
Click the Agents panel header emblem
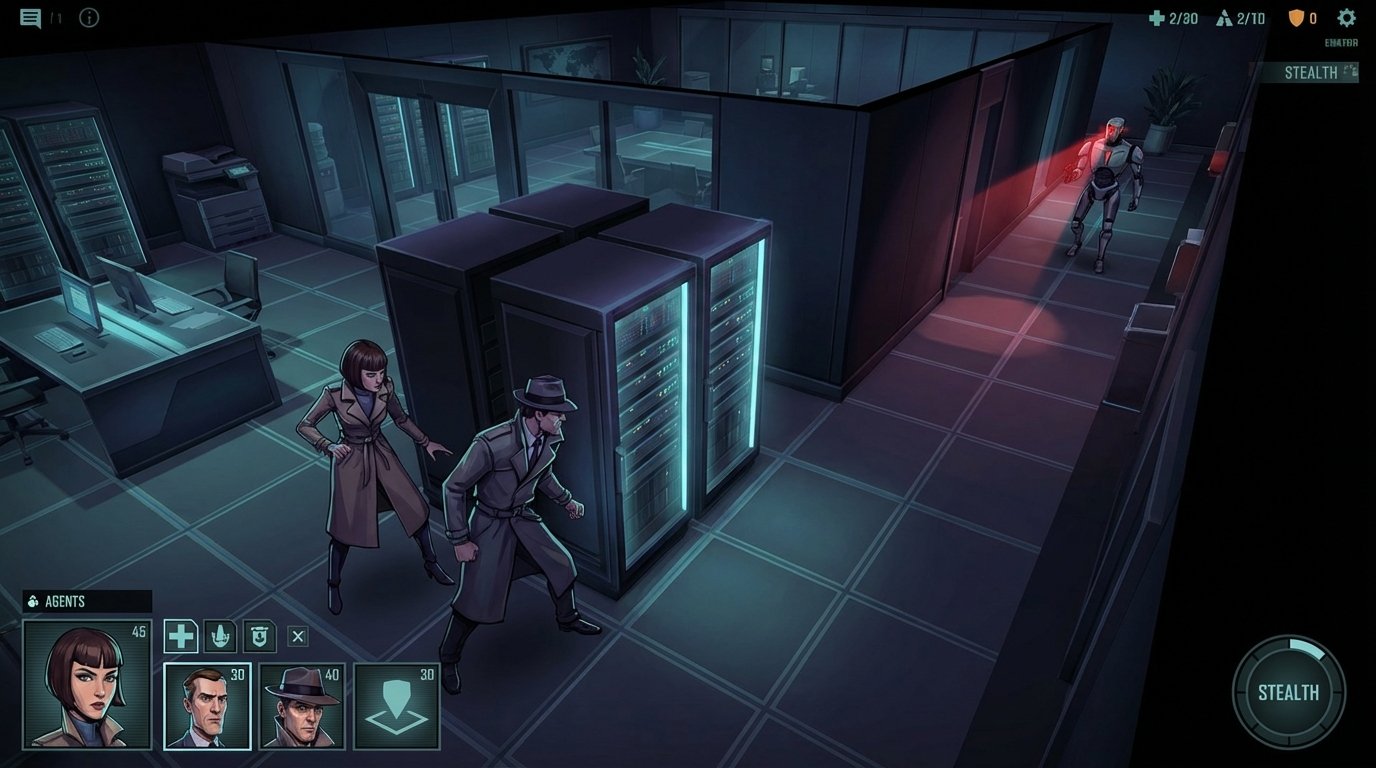pyautogui.click(x=31, y=601)
